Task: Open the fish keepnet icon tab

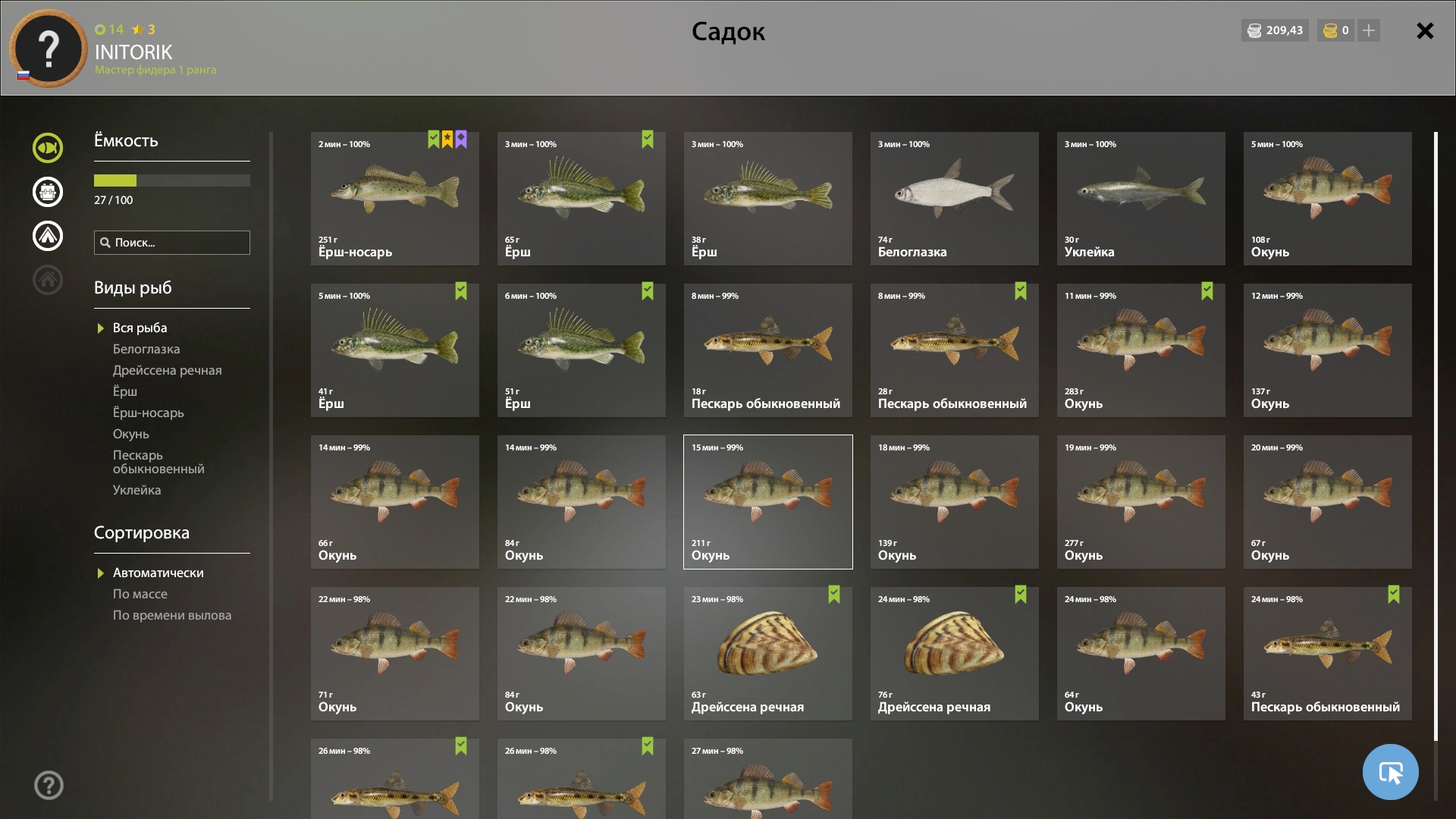Action: [48, 148]
